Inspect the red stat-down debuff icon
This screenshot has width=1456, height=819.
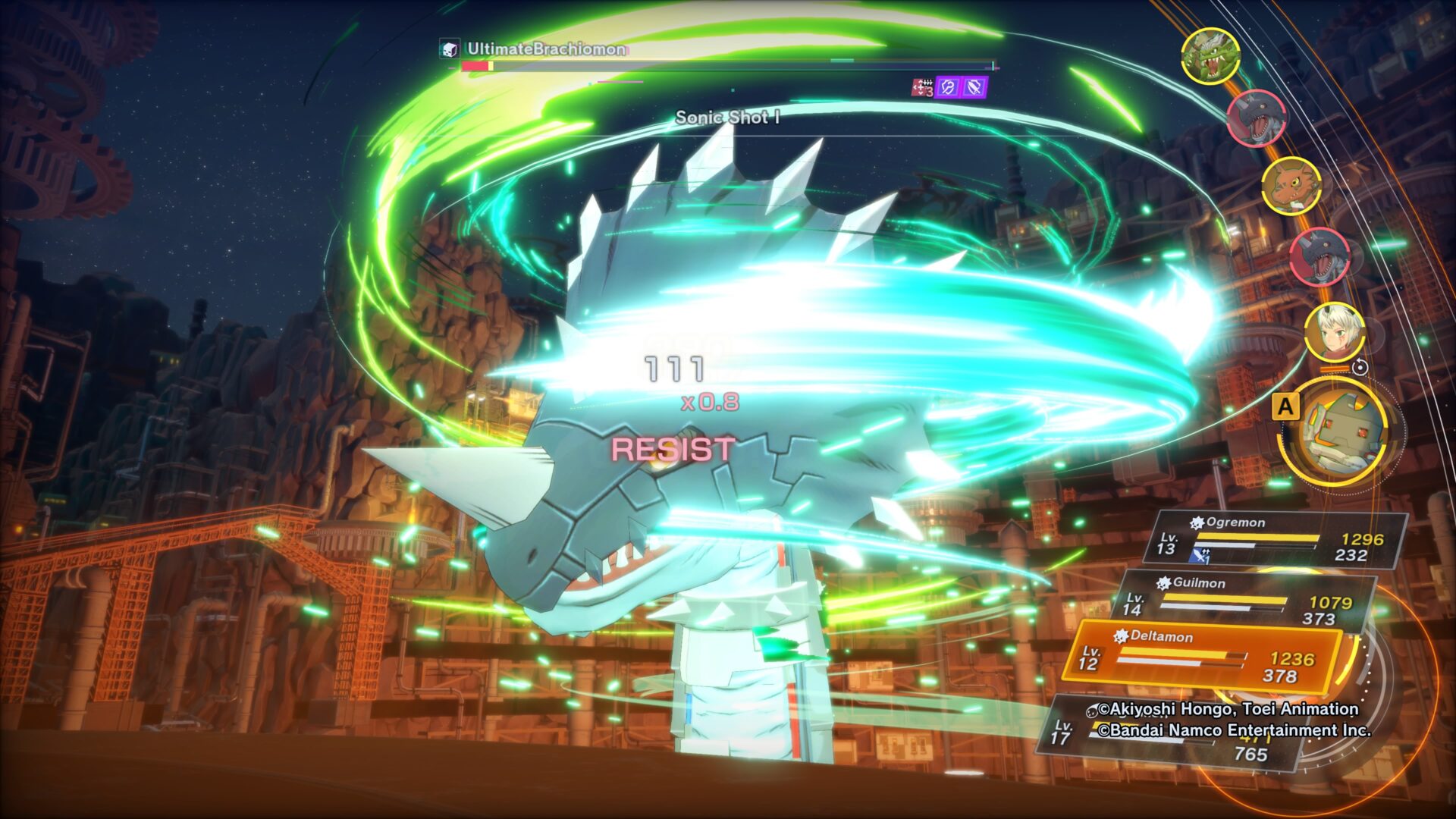pyautogui.click(x=921, y=88)
